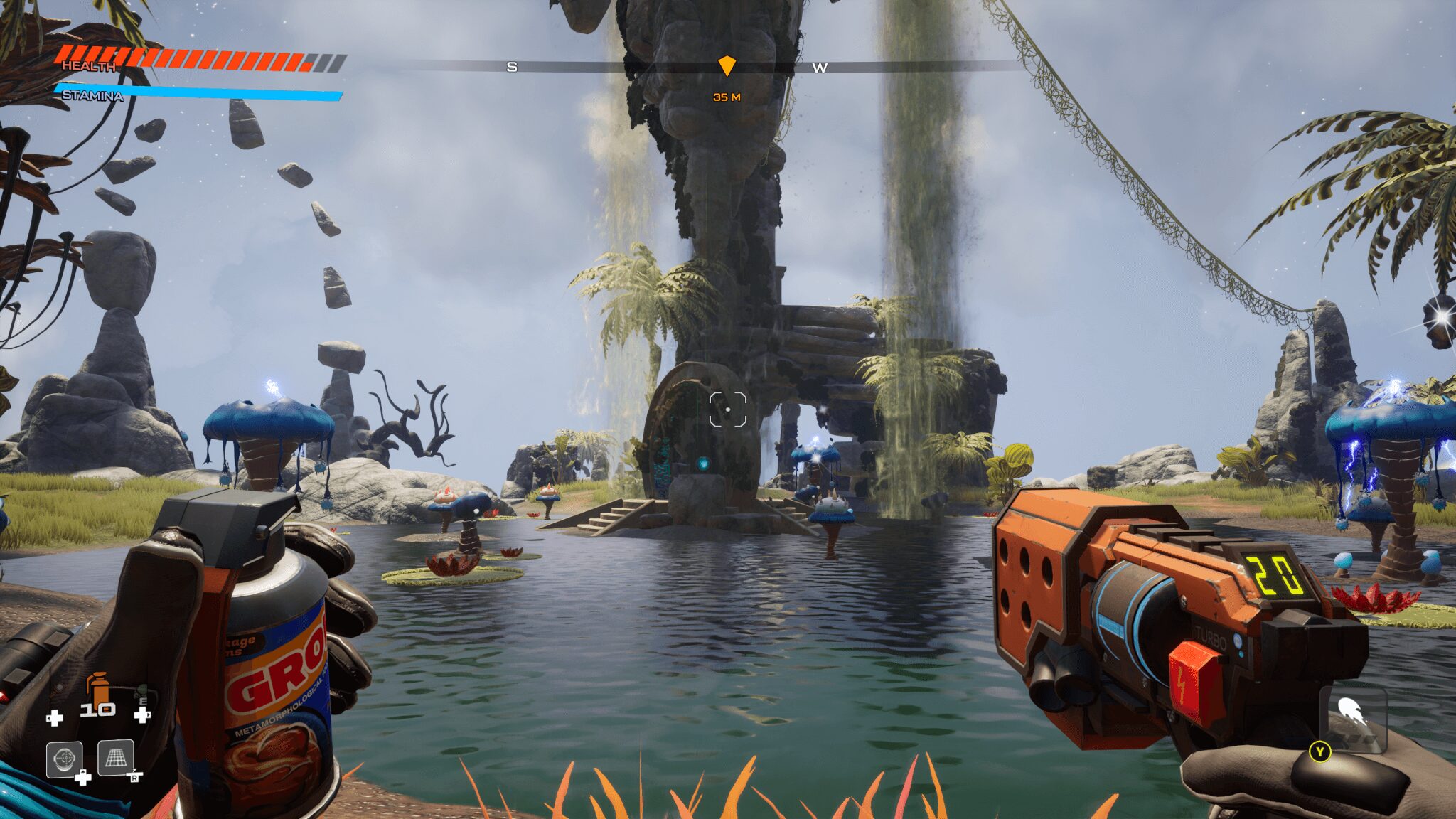Toggle the Y button prompt in bottom right
The image size is (1456, 819).
pos(1321,751)
